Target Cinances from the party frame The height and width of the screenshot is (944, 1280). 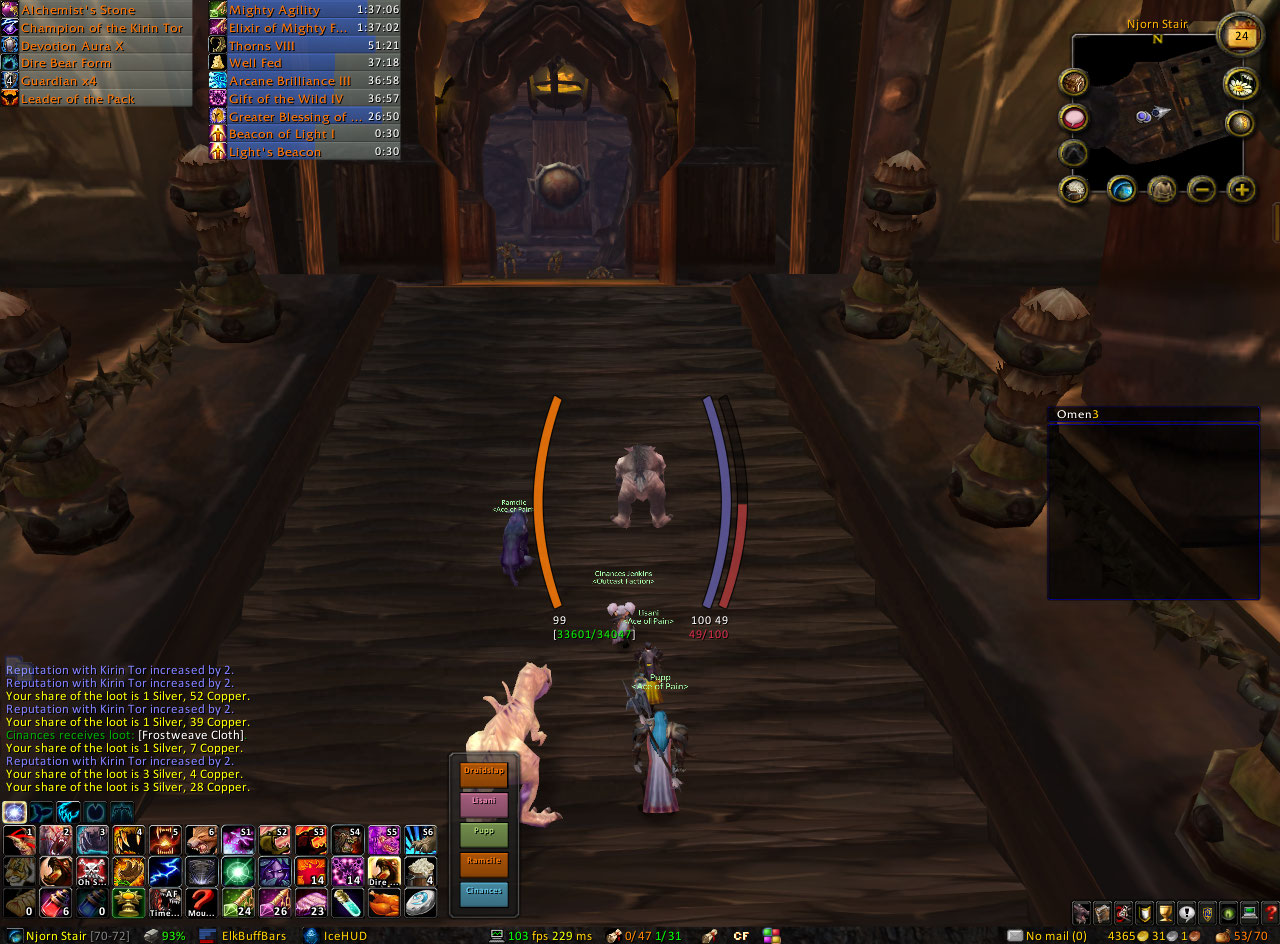point(483,895)
